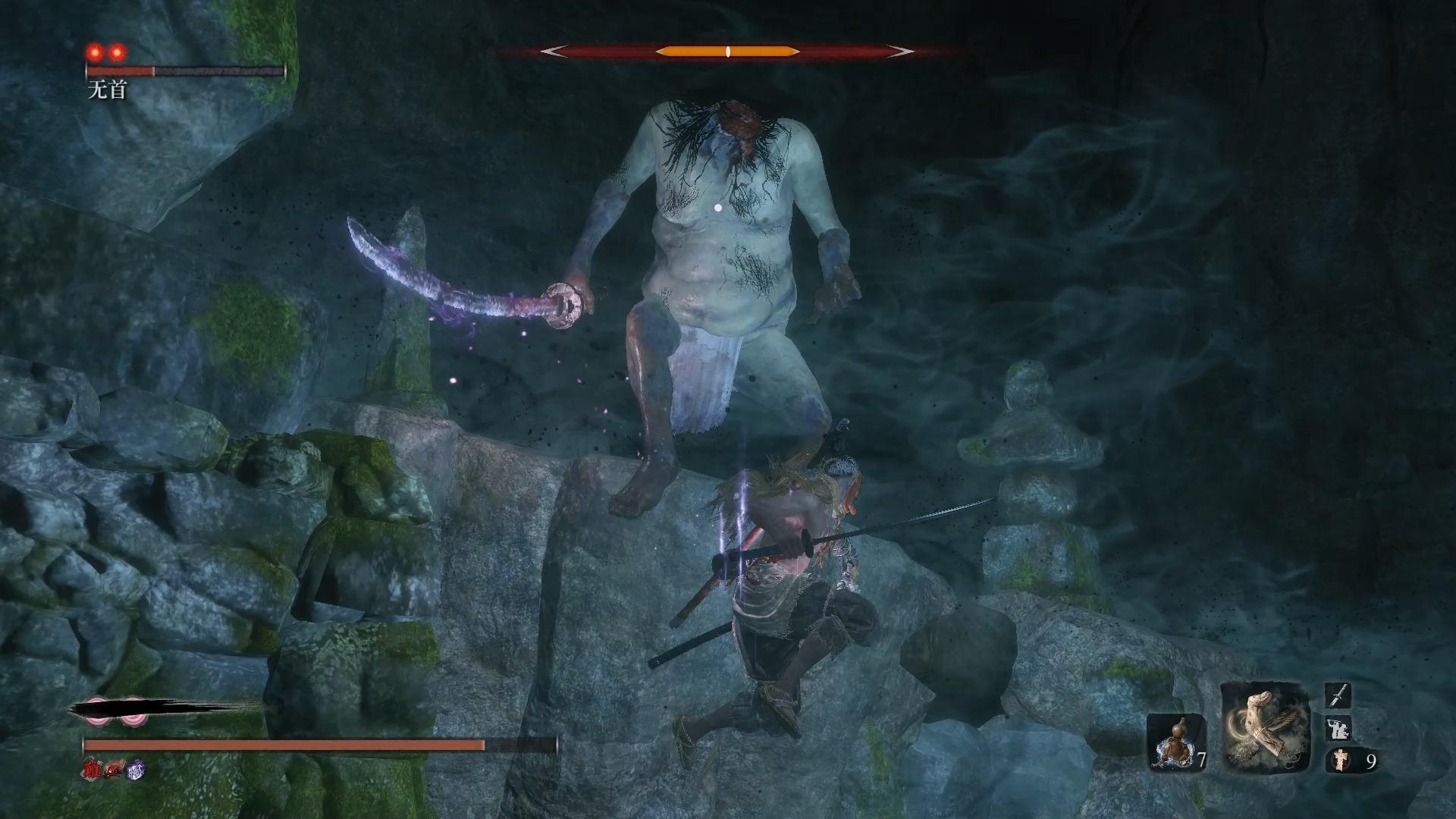Select the purple status buff icon
This screenshot has width=1456, height=819.
pos(136,770)
